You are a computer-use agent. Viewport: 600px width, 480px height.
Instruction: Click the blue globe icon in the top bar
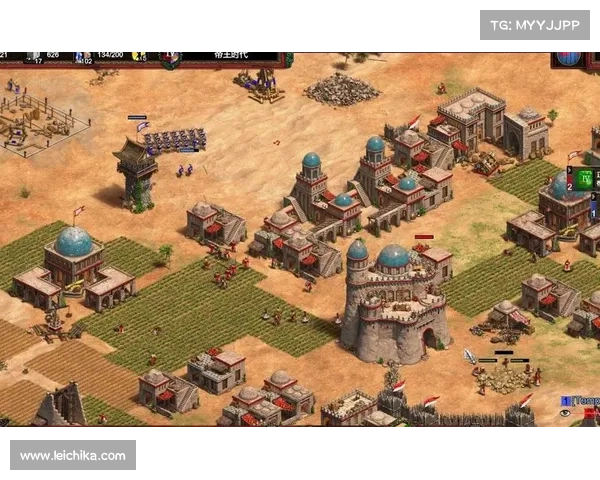[569, 56]
